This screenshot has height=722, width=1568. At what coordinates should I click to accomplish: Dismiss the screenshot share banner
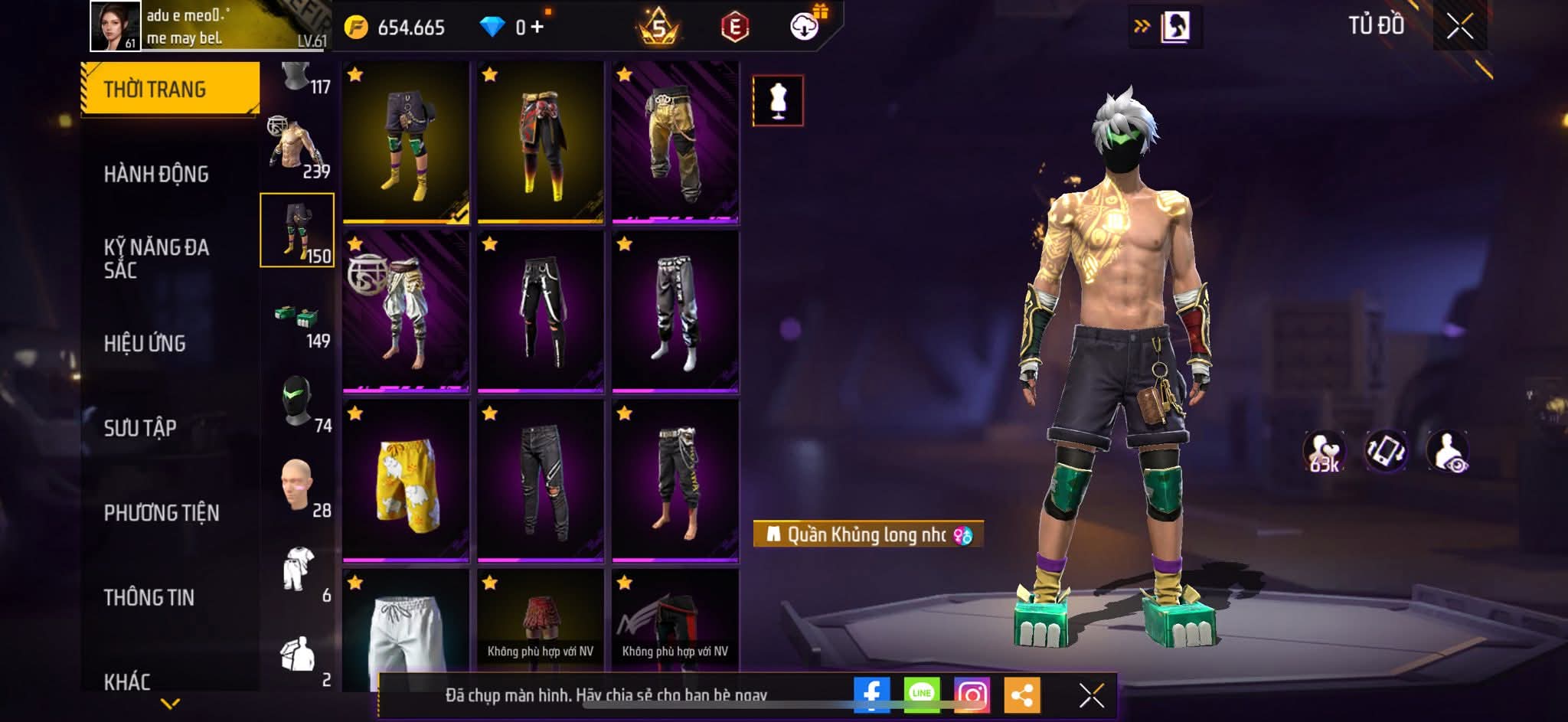1091,695
